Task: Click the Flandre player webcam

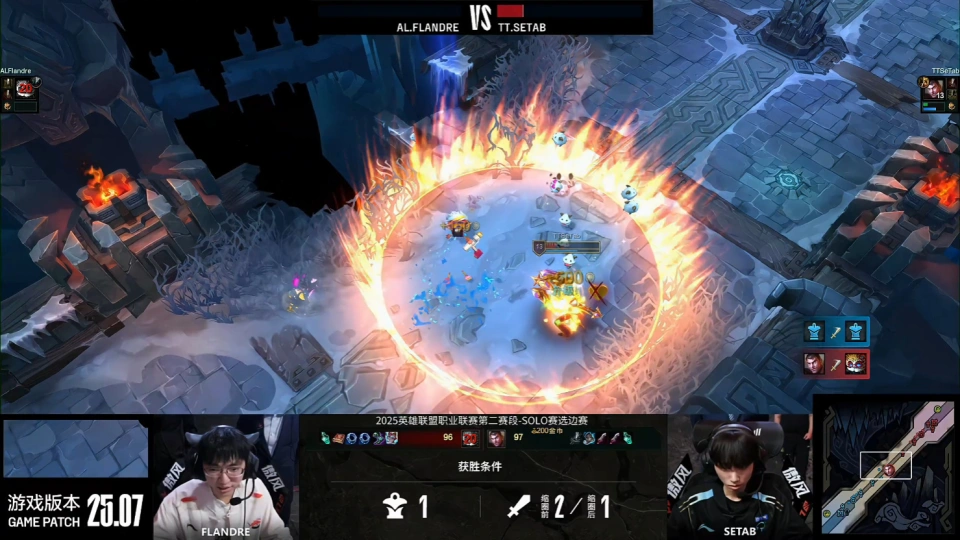Action: pyautogui.click(x=226, y=475)
